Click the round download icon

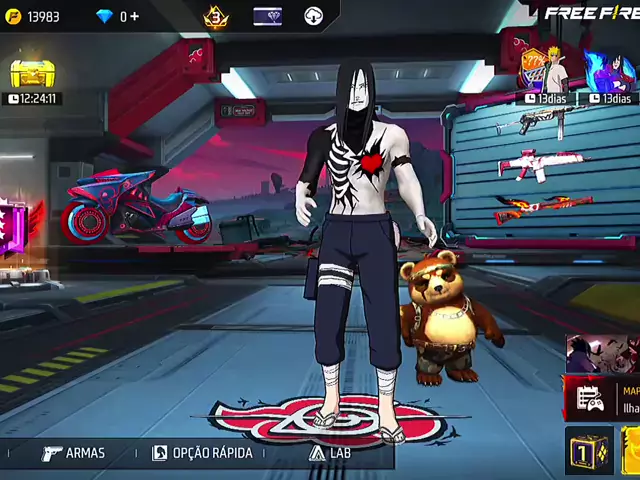[x=314, y=17]
